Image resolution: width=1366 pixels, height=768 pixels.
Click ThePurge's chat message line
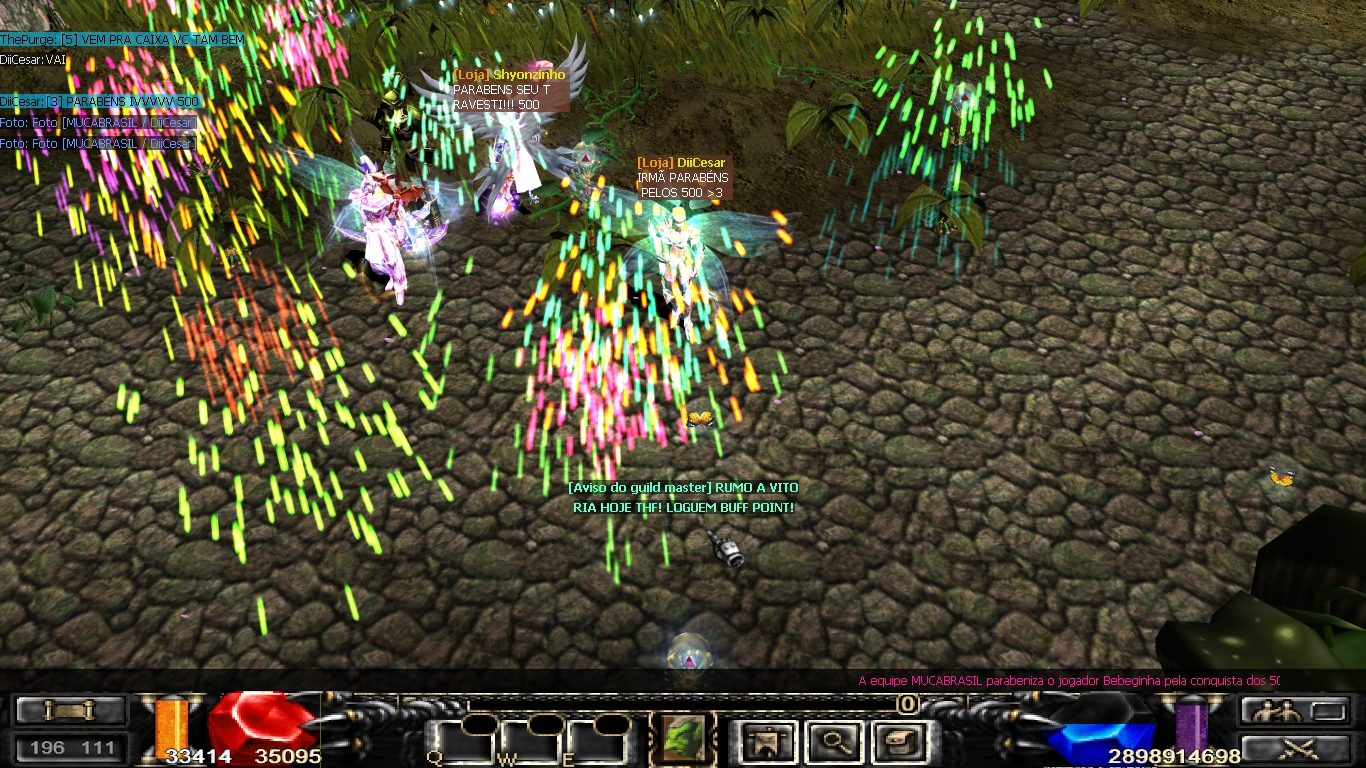click(x=122, y=39)
